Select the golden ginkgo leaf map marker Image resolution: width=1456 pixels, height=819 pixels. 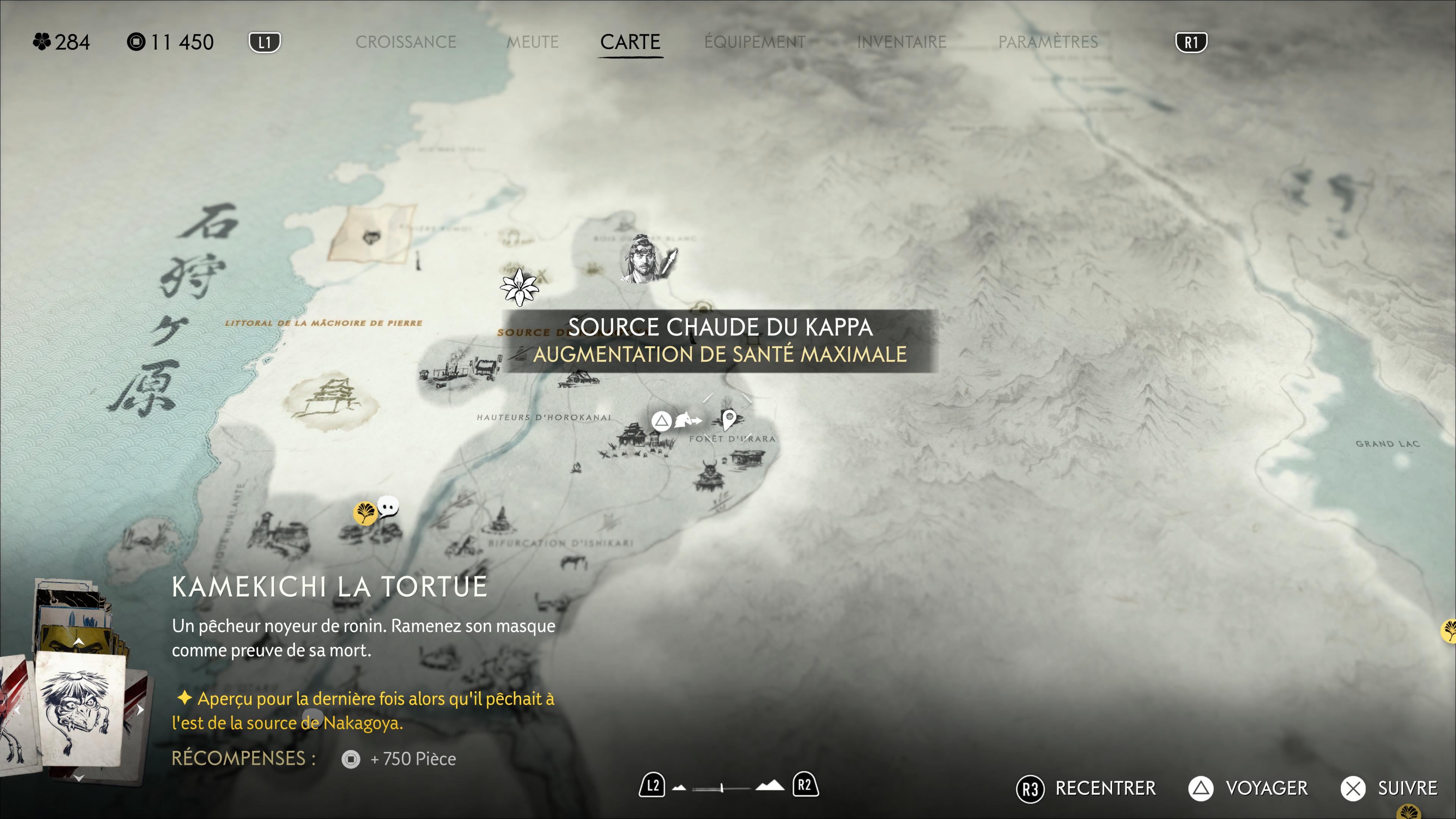365,513
